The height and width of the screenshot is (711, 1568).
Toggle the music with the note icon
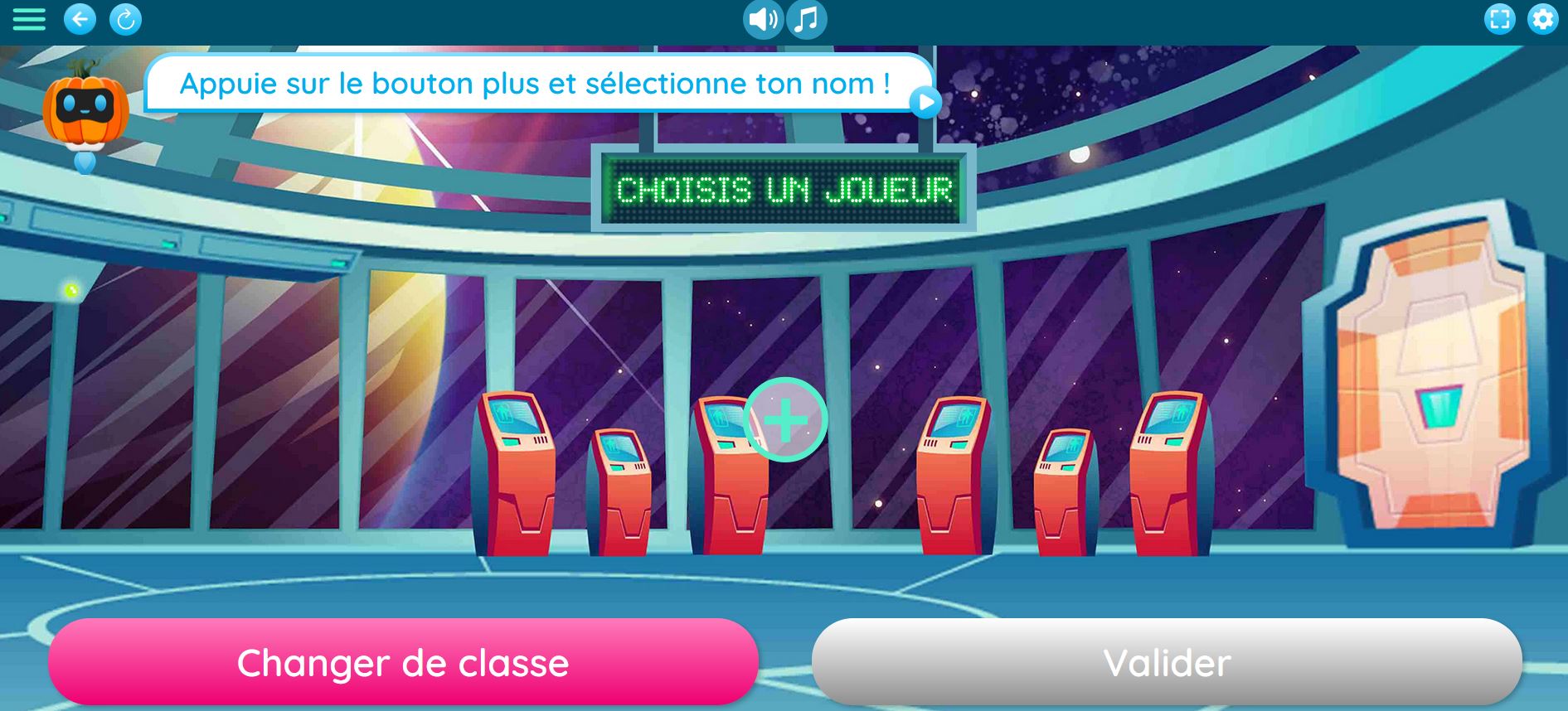tap(805, 20)
